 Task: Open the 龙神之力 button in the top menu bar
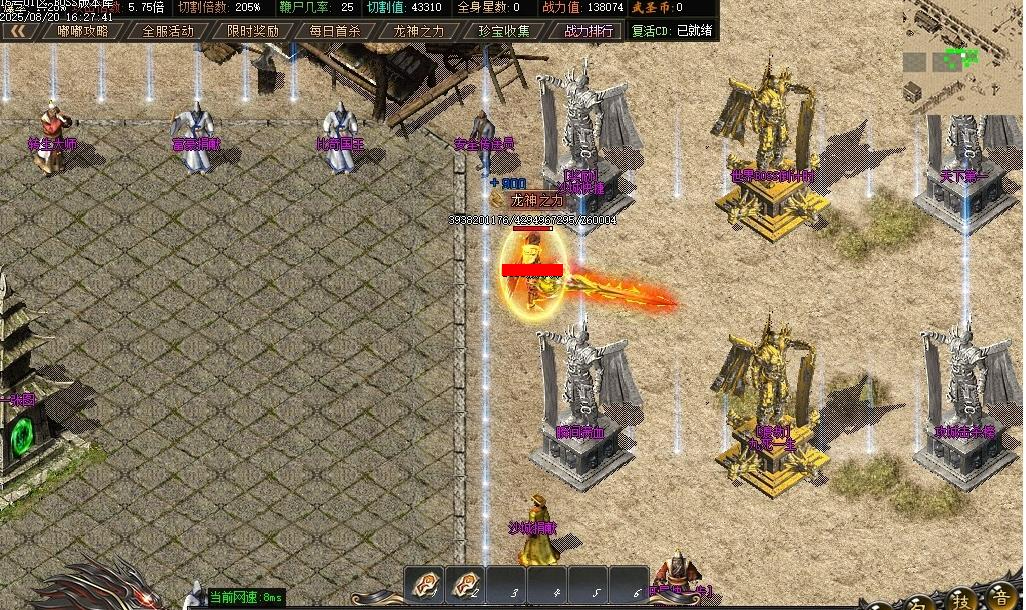418,30
